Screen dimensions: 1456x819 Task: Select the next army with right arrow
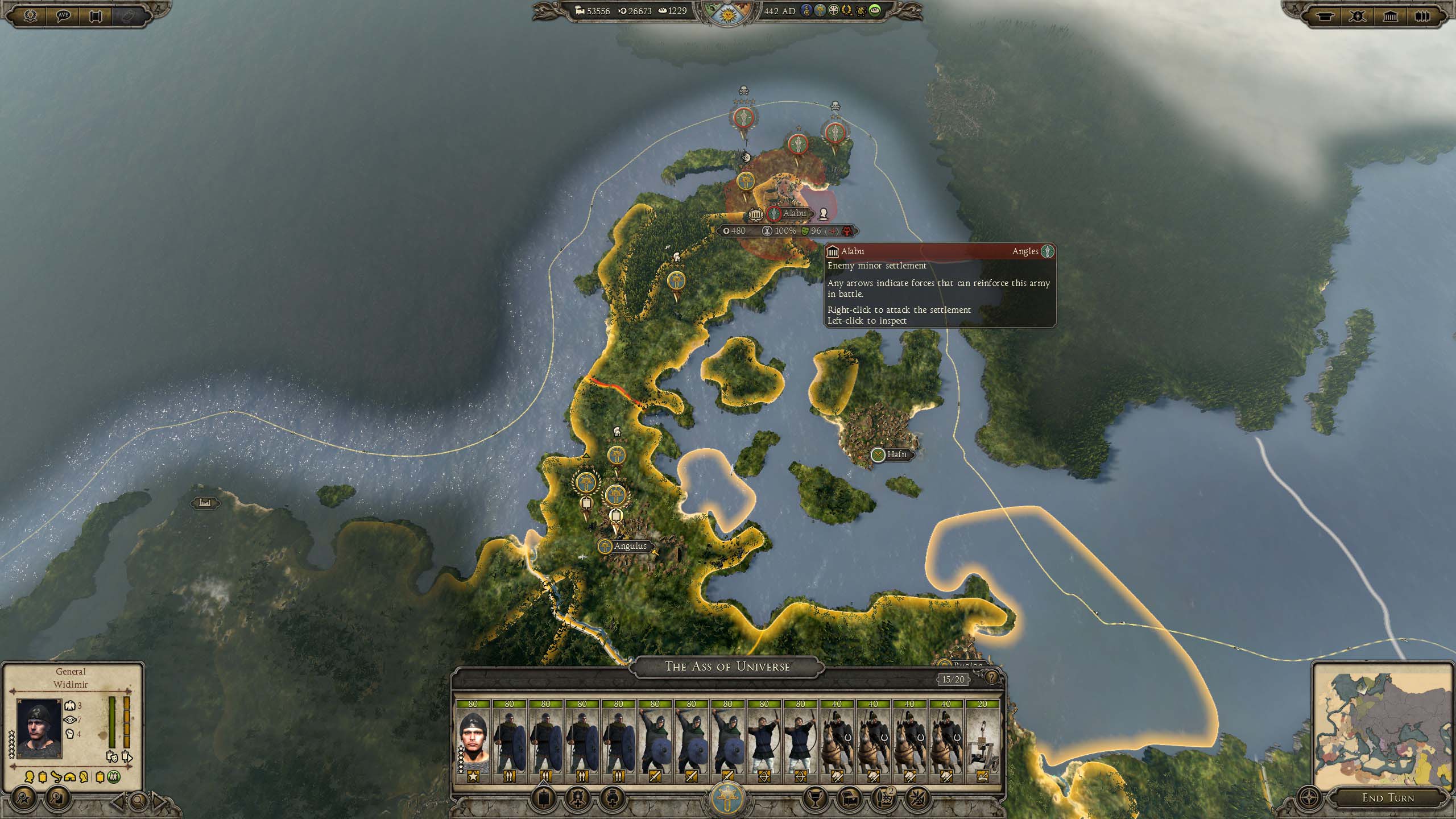(160, 802)
